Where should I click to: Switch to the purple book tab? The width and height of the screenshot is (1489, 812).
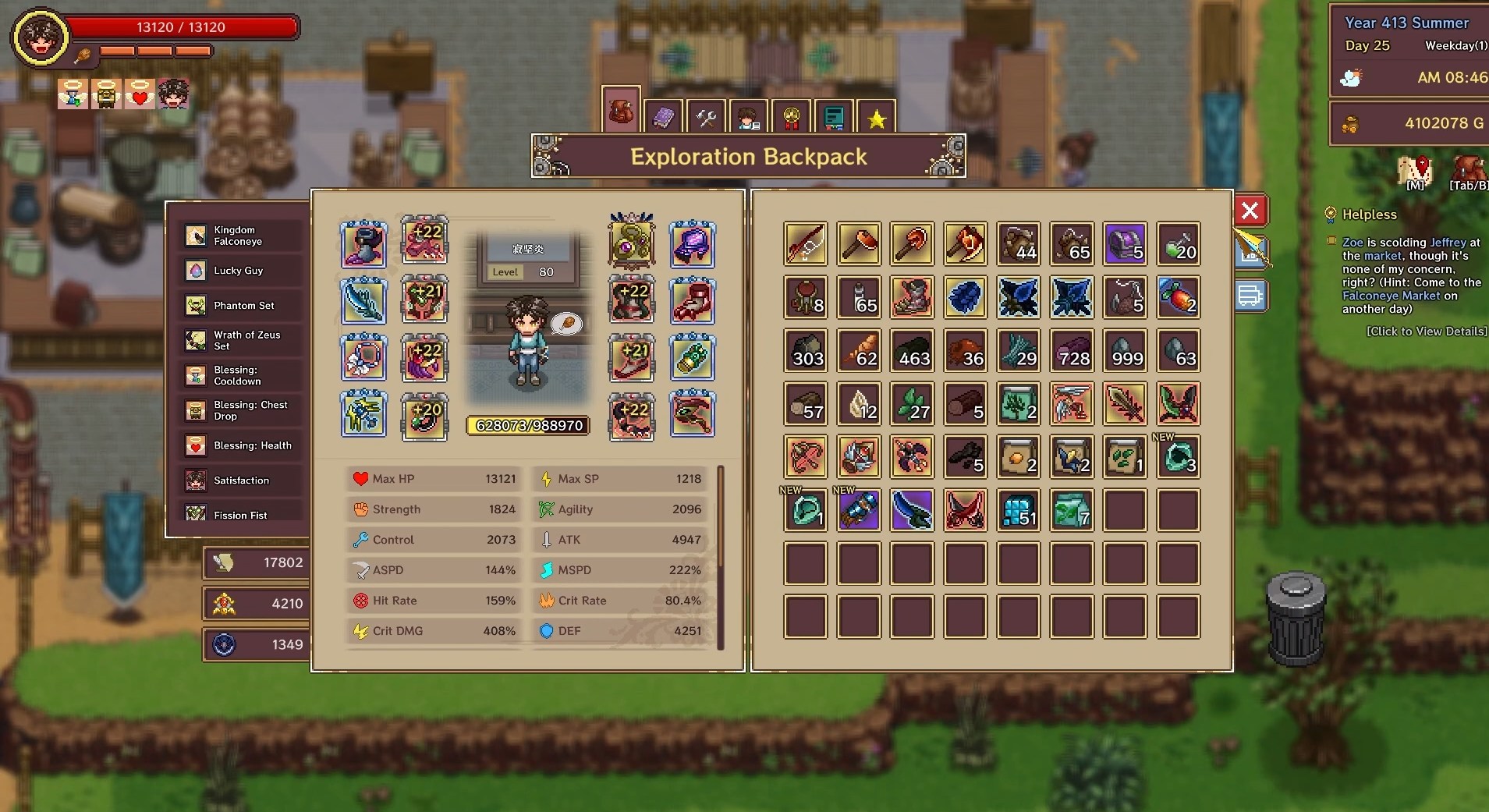[663, 118]
